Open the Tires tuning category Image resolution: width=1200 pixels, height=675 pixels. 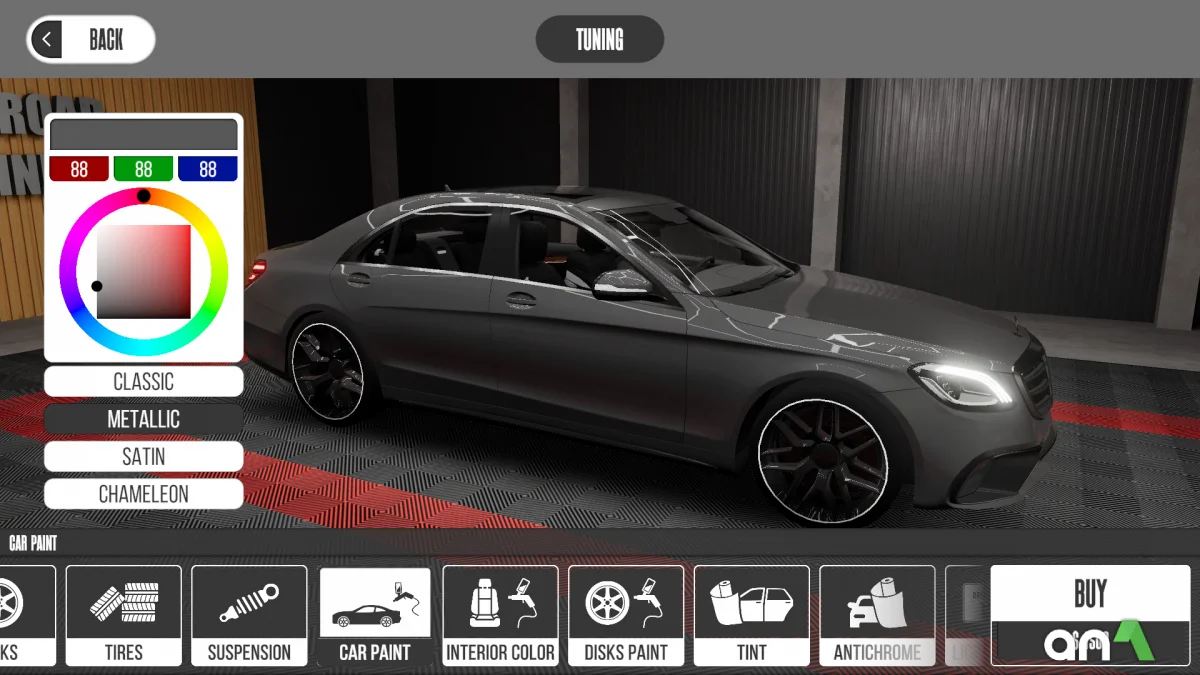[x=124, y=616]
